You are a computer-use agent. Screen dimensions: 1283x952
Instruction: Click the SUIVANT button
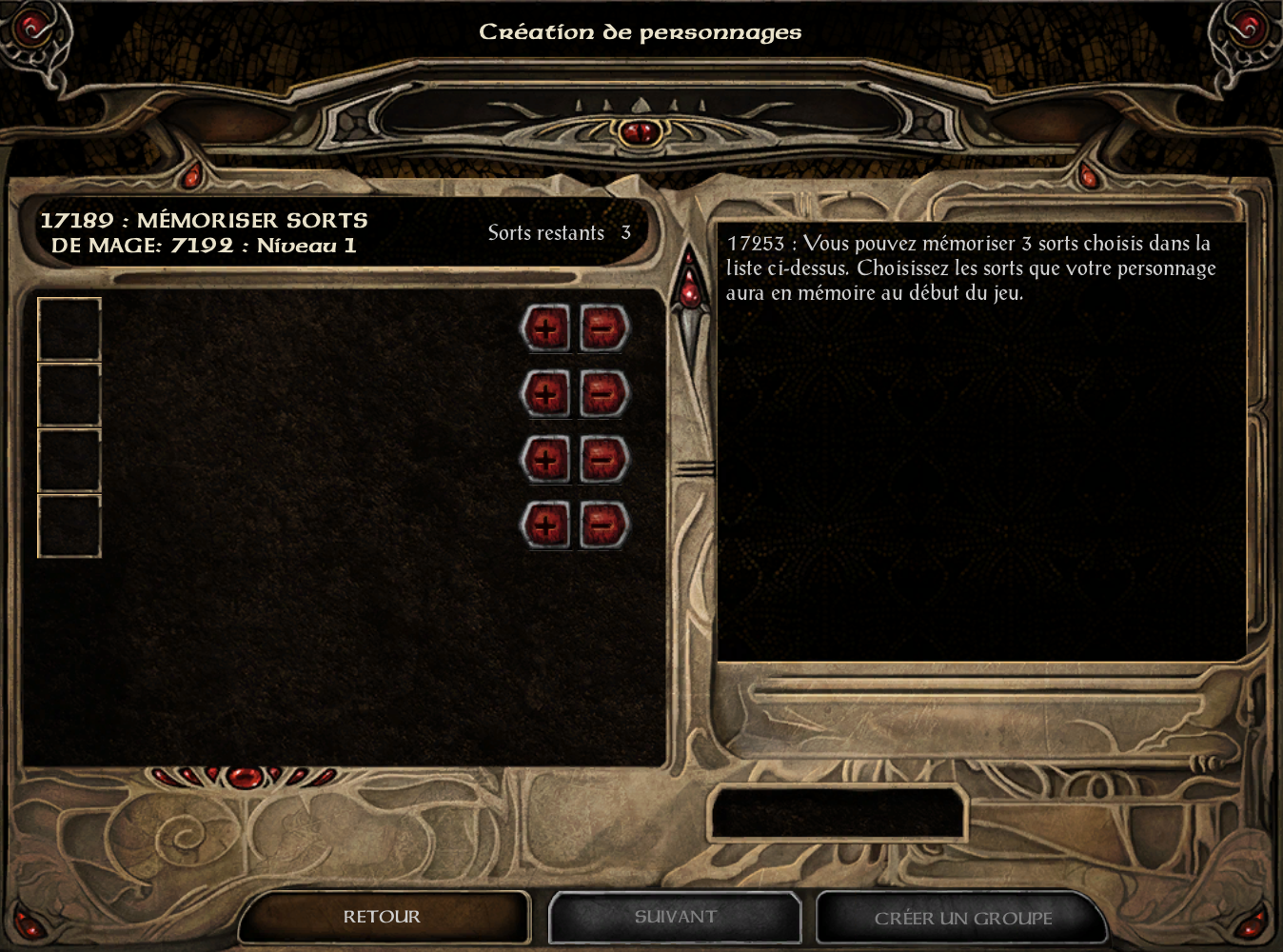pos(675,917)
